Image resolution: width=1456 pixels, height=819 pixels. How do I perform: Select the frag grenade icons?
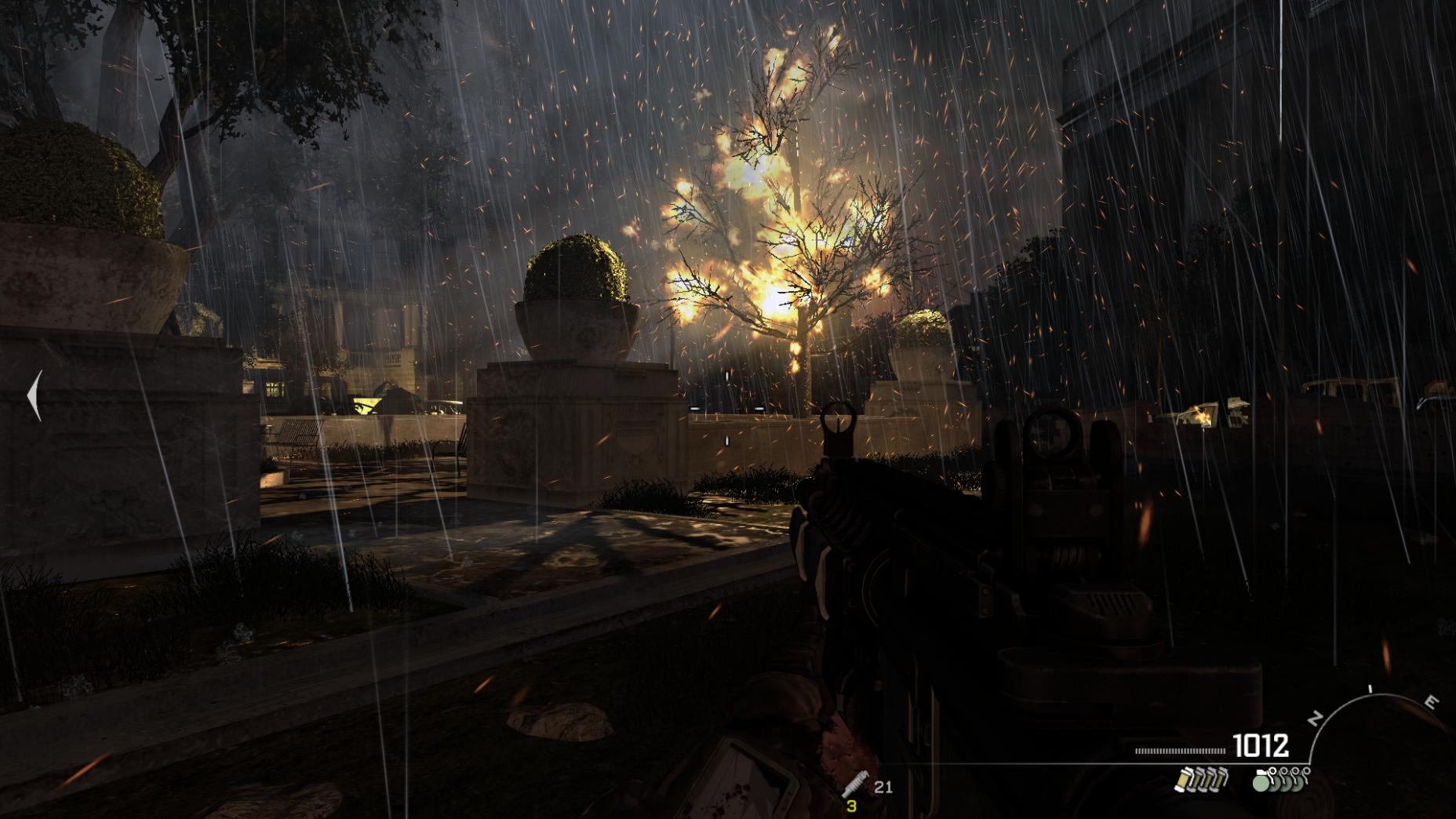point(1281,780)
